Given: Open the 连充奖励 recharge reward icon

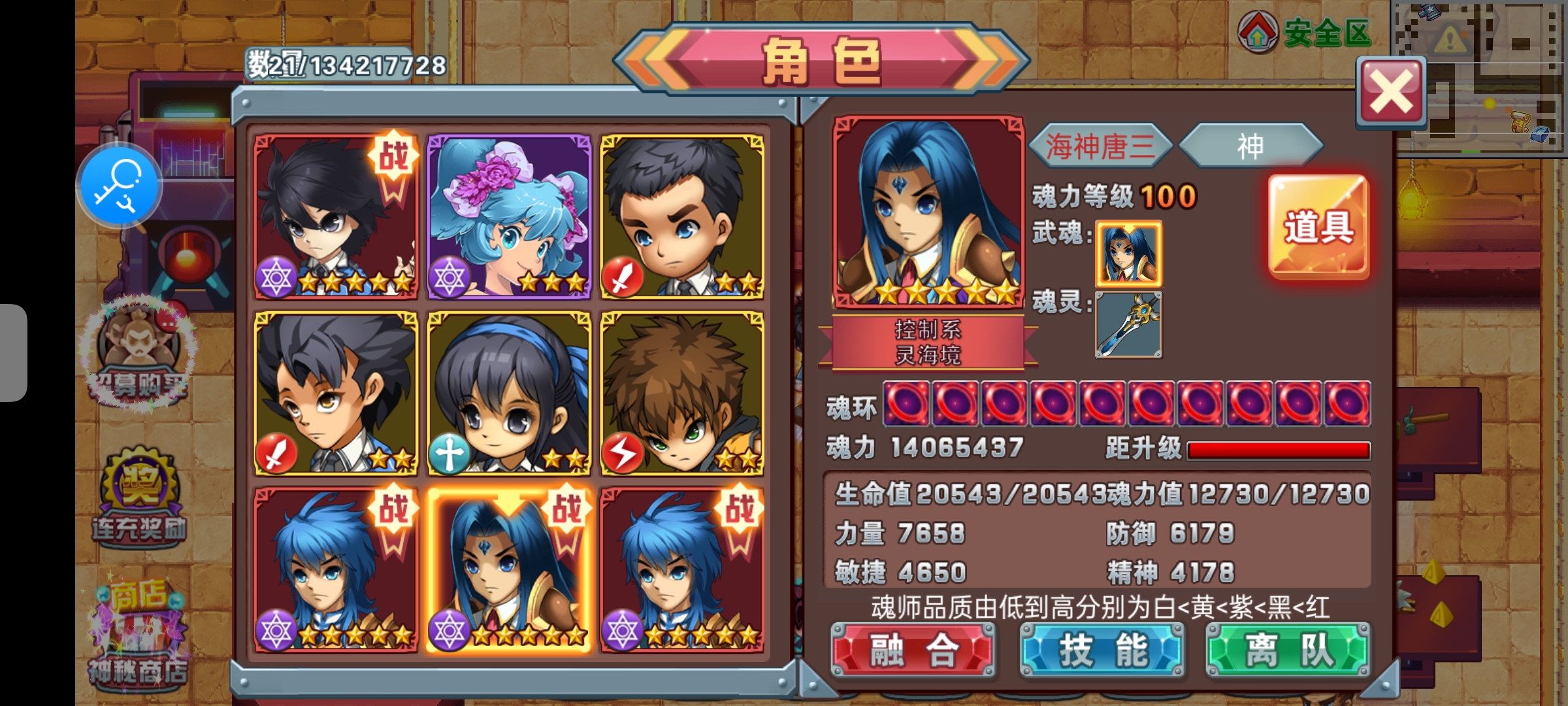Looking at the screenshot, I should coord(139,497).
